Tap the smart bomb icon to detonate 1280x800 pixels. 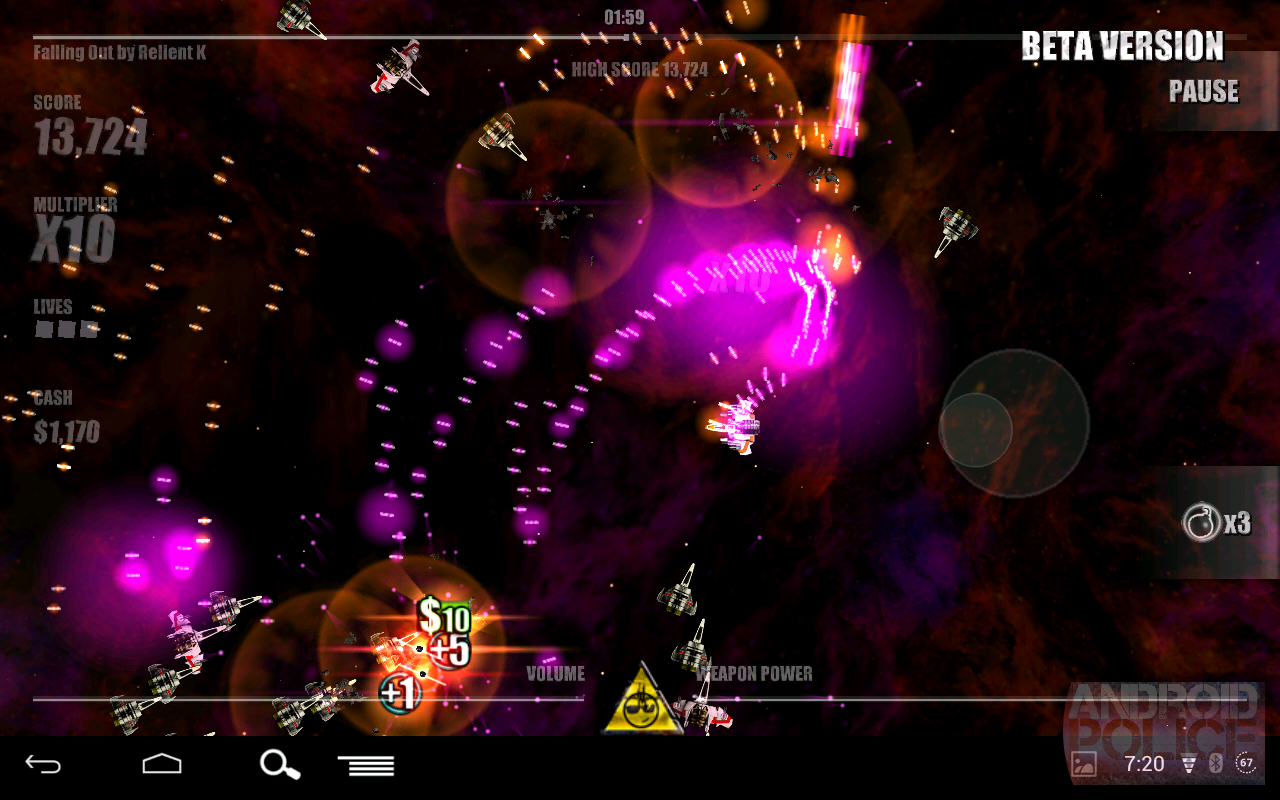tap(1203, 522)
